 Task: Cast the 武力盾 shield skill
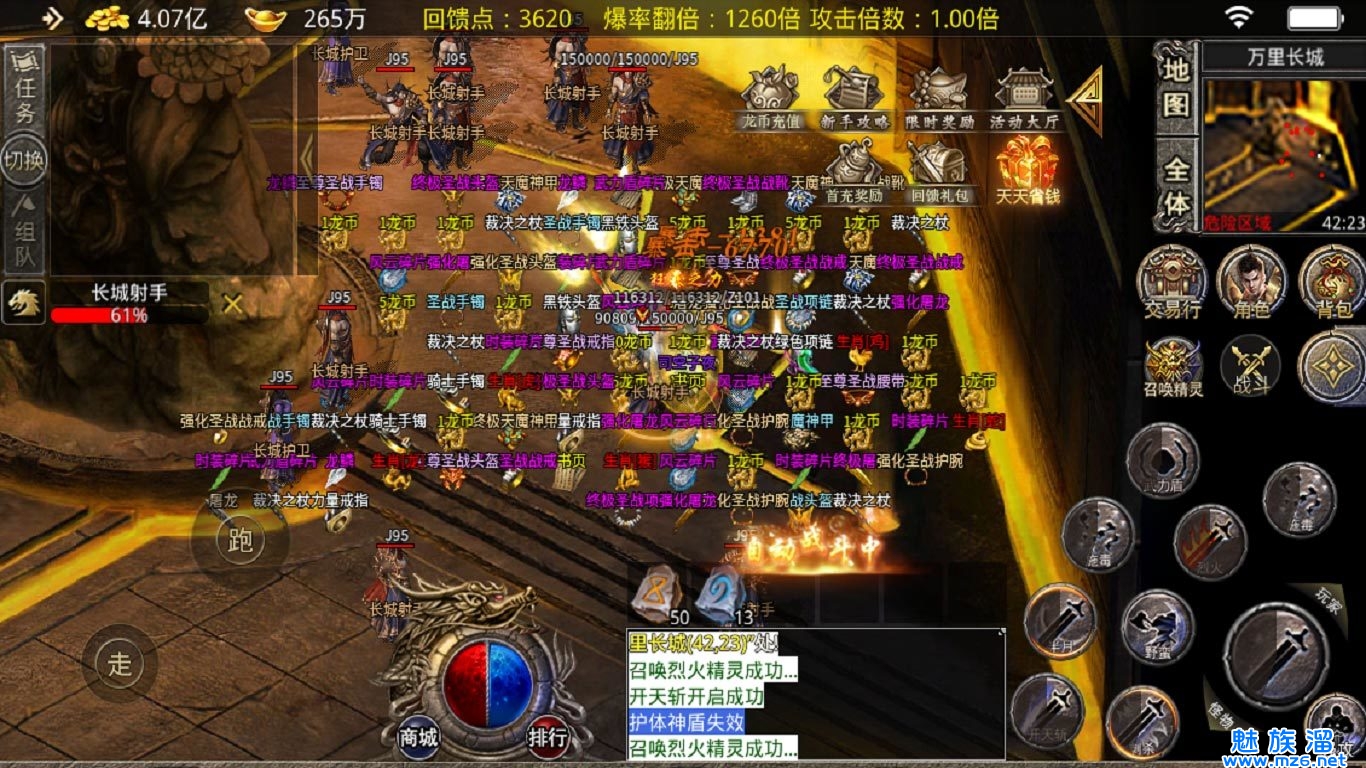[x=1162, y=460]
